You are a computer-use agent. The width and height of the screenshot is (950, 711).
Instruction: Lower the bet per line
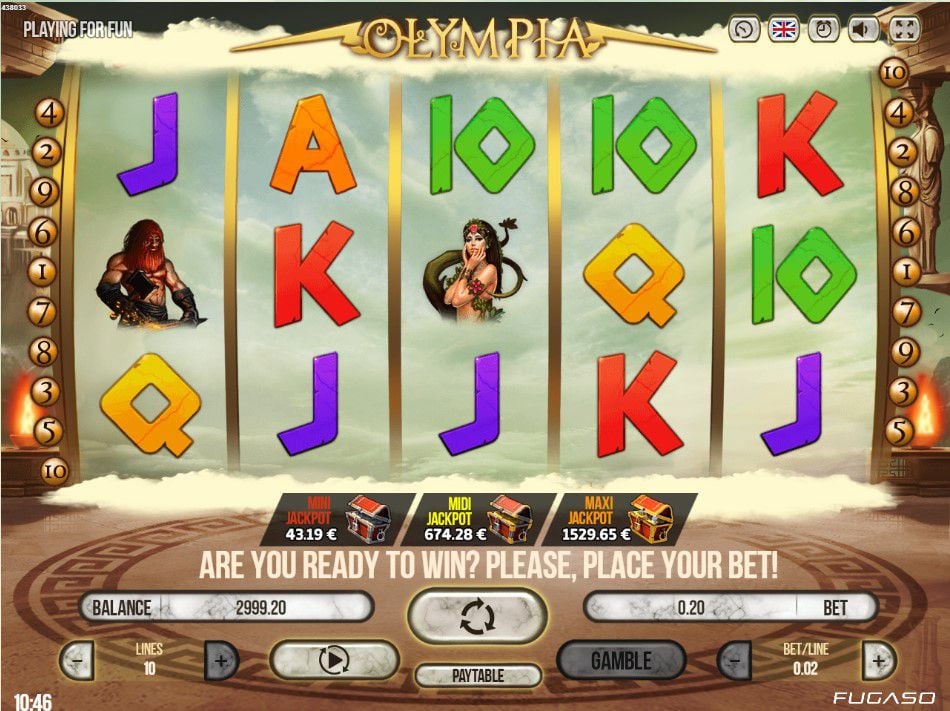click(735, 660)
